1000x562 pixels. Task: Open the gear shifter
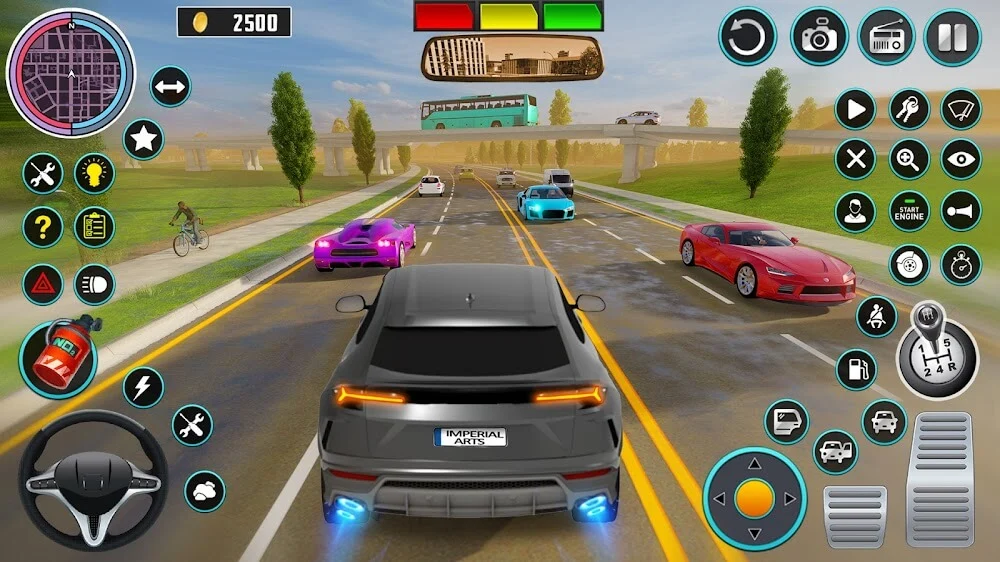(x=936, y=350)
